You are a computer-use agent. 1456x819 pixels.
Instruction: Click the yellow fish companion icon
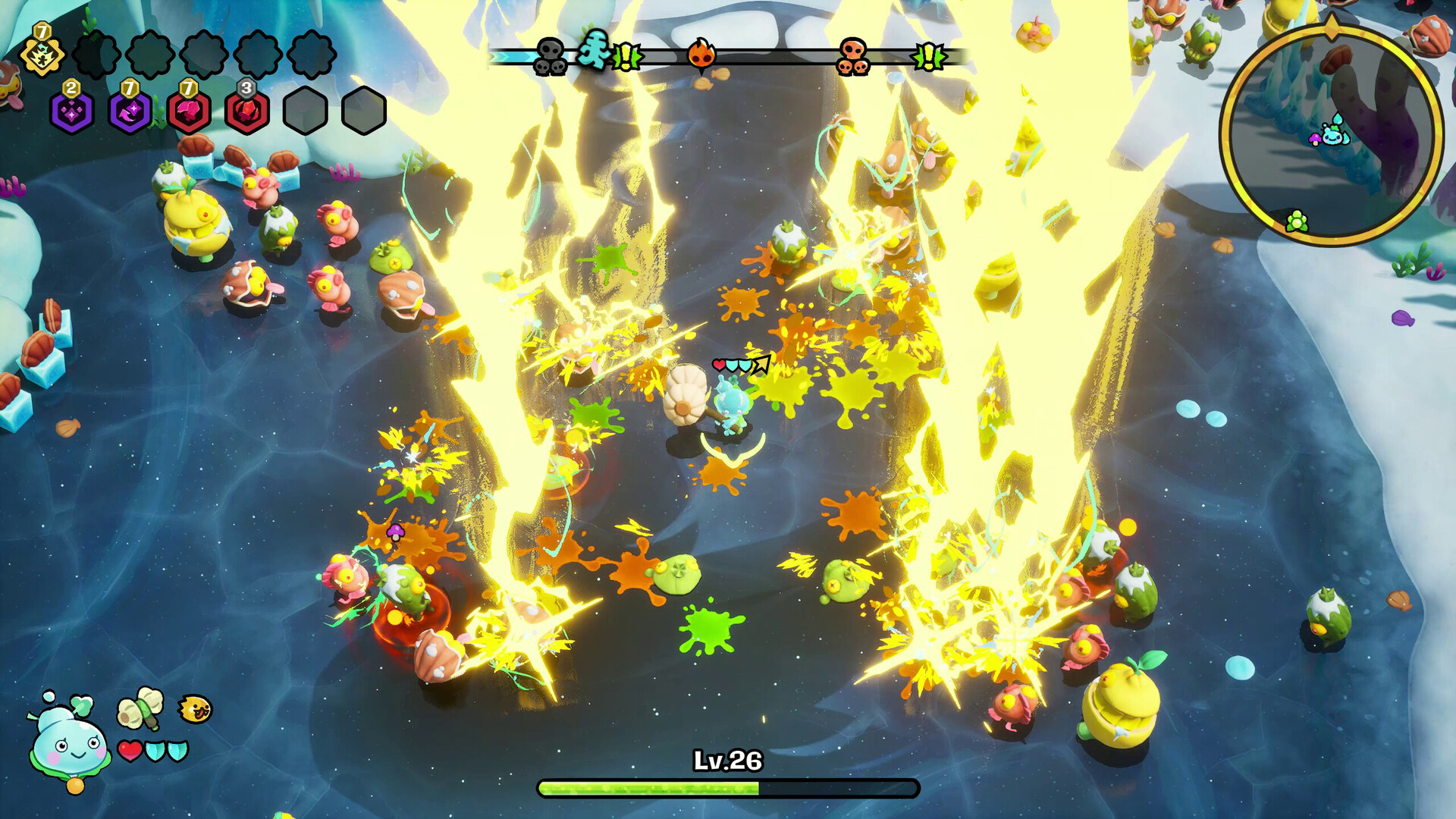194,708
